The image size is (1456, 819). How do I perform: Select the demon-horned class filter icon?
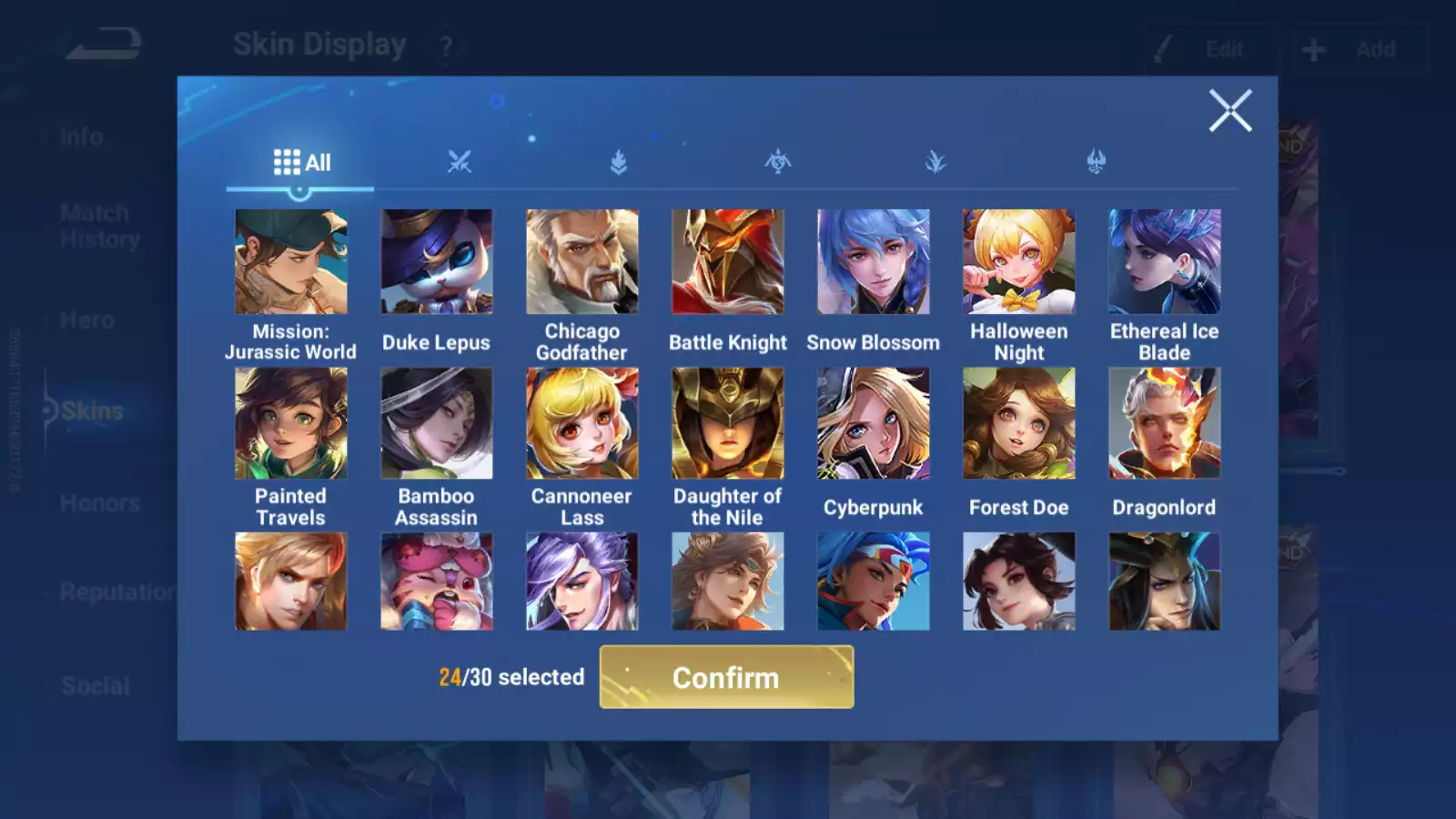1094,160
